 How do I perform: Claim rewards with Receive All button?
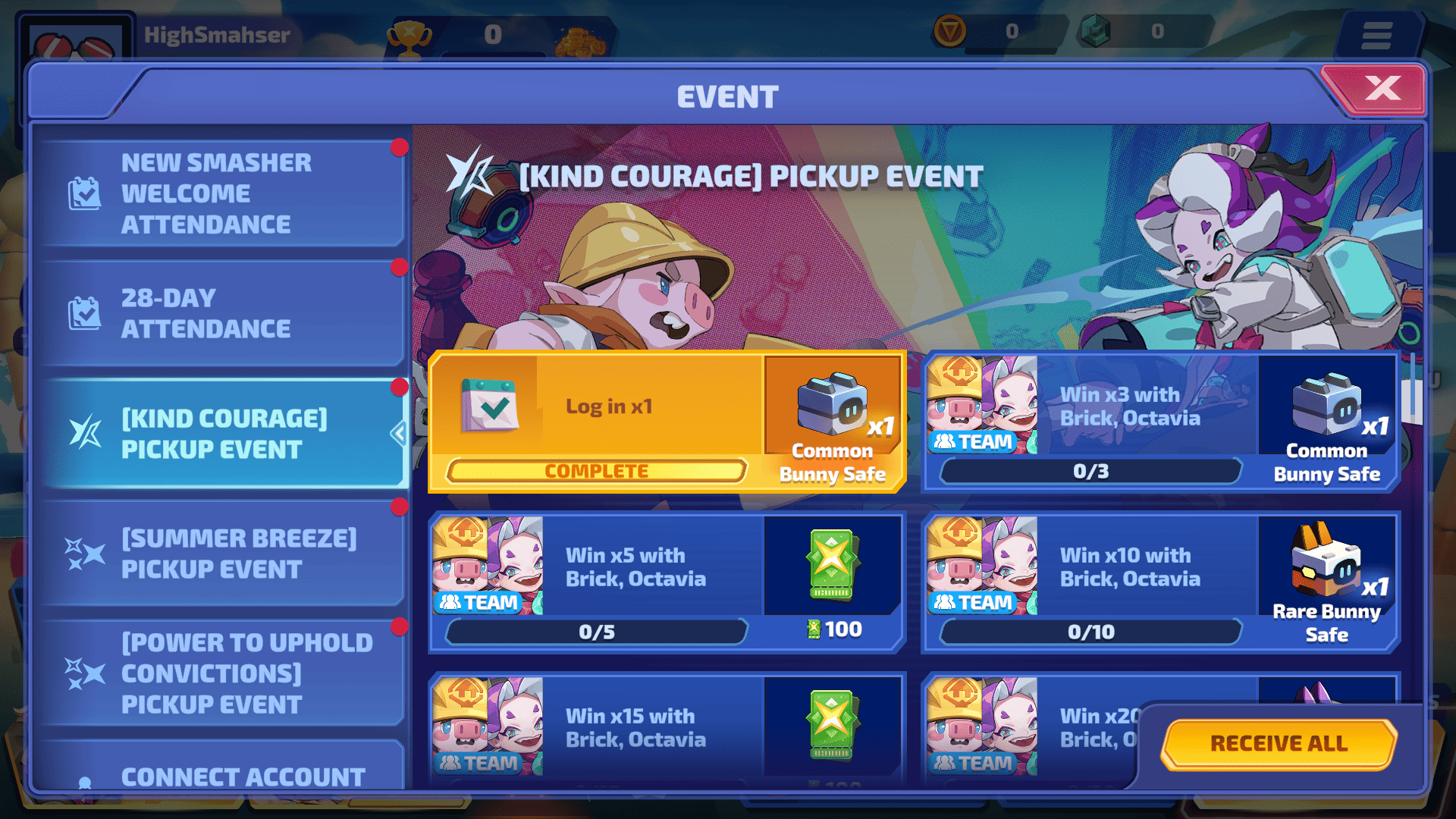pyautogui.click(x=1279, y=743)
